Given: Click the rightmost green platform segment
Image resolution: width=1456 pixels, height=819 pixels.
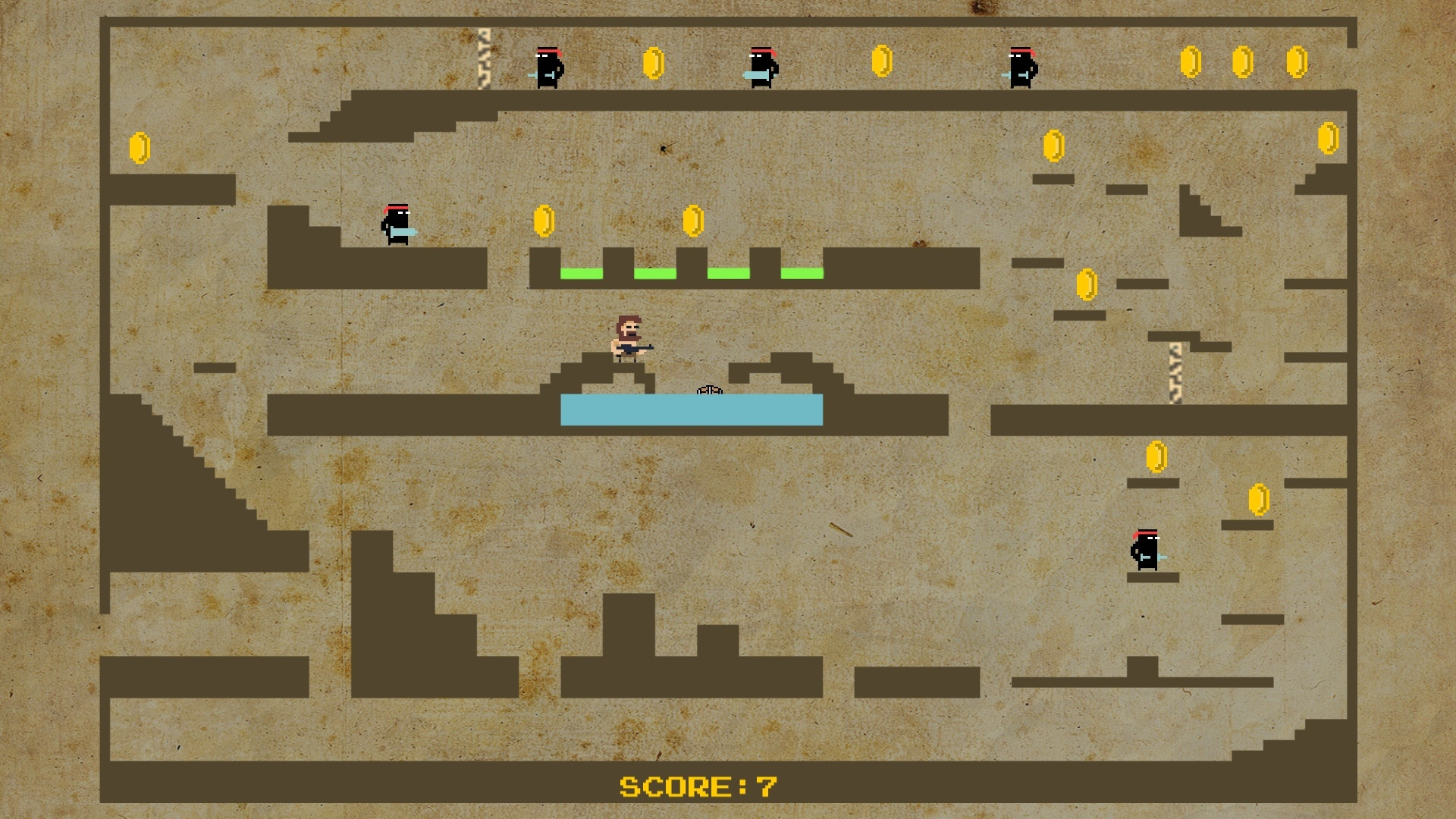Looking at the screenshot, I should (x=802, y=271).
